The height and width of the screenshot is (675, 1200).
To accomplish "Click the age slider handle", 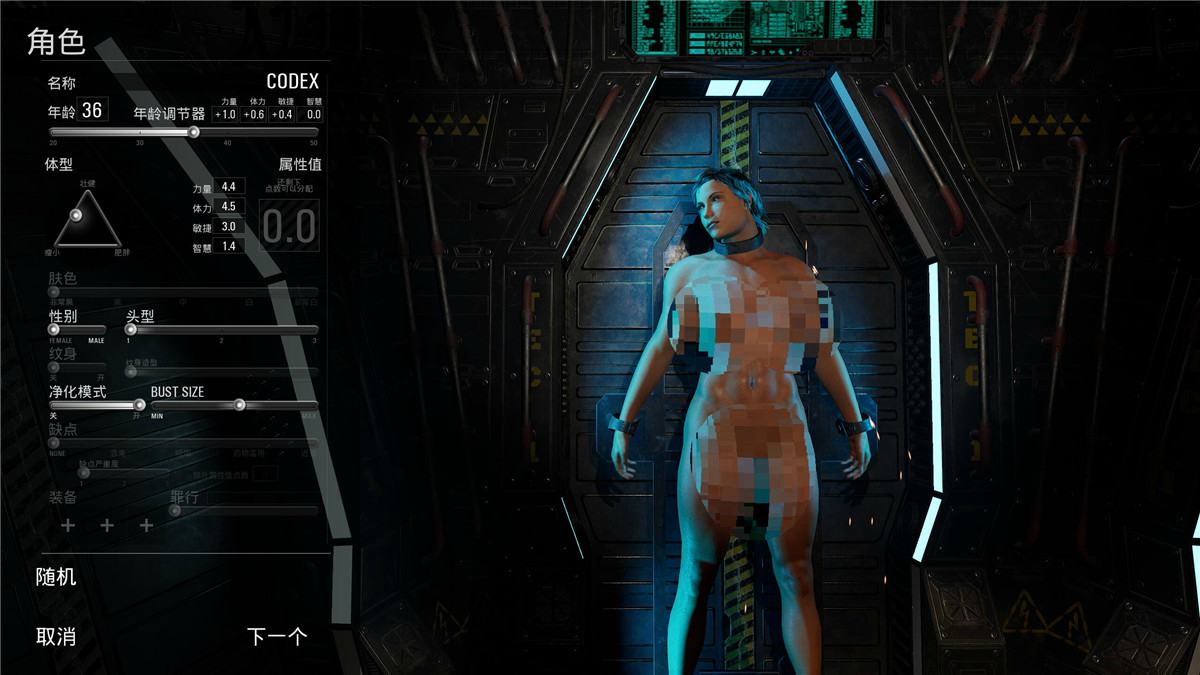I will point(194,132).
